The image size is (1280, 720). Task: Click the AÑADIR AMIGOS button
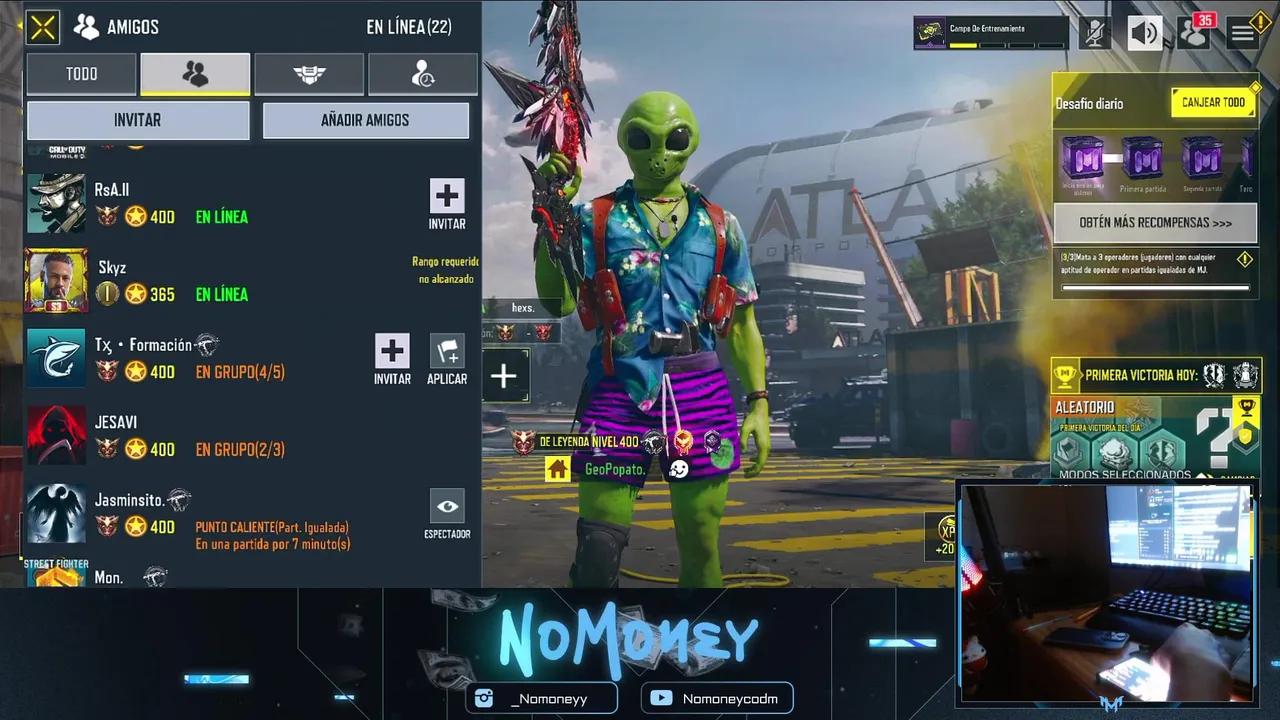(365, 120)
